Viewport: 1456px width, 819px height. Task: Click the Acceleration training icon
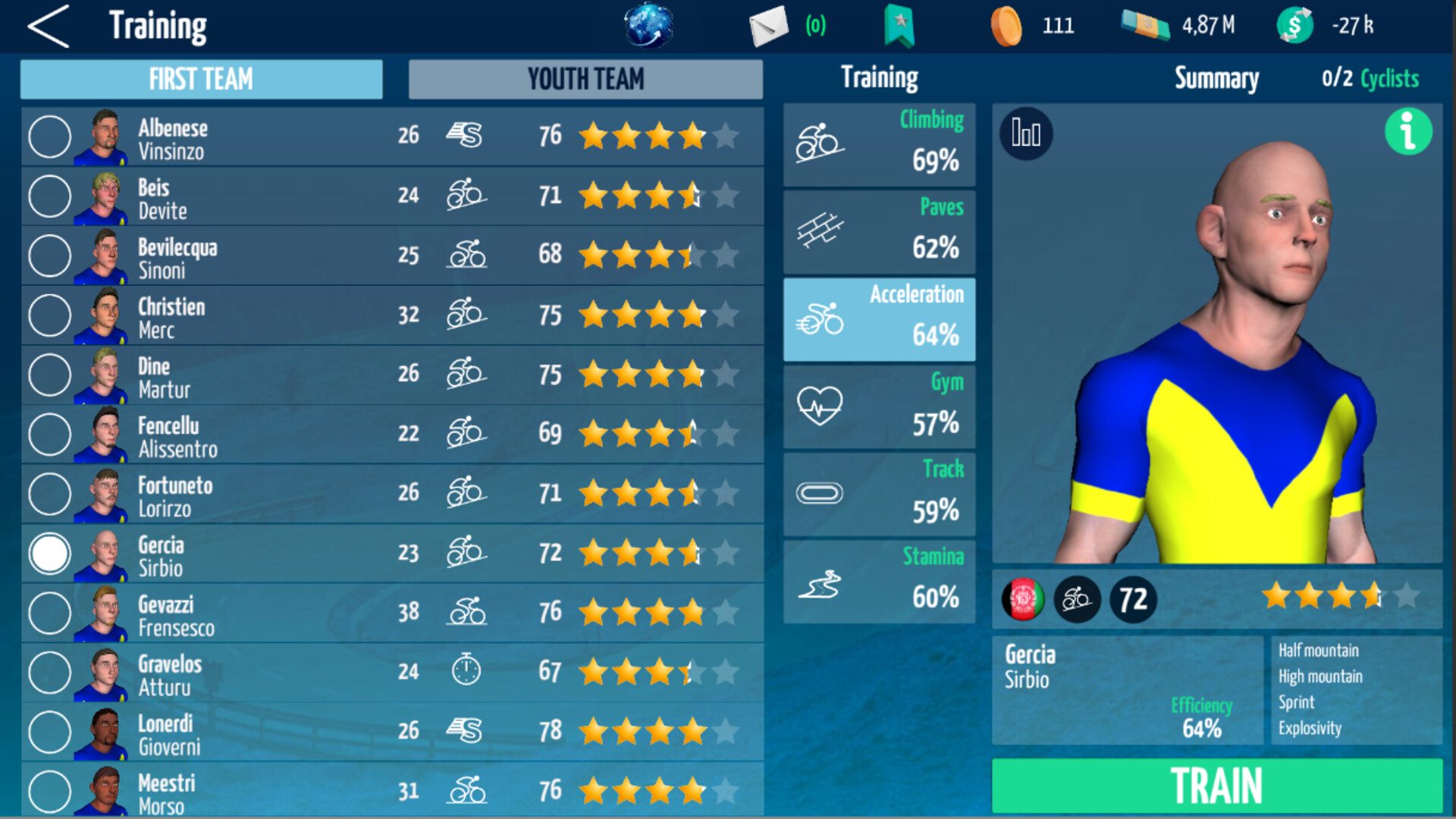pos(821,317)
